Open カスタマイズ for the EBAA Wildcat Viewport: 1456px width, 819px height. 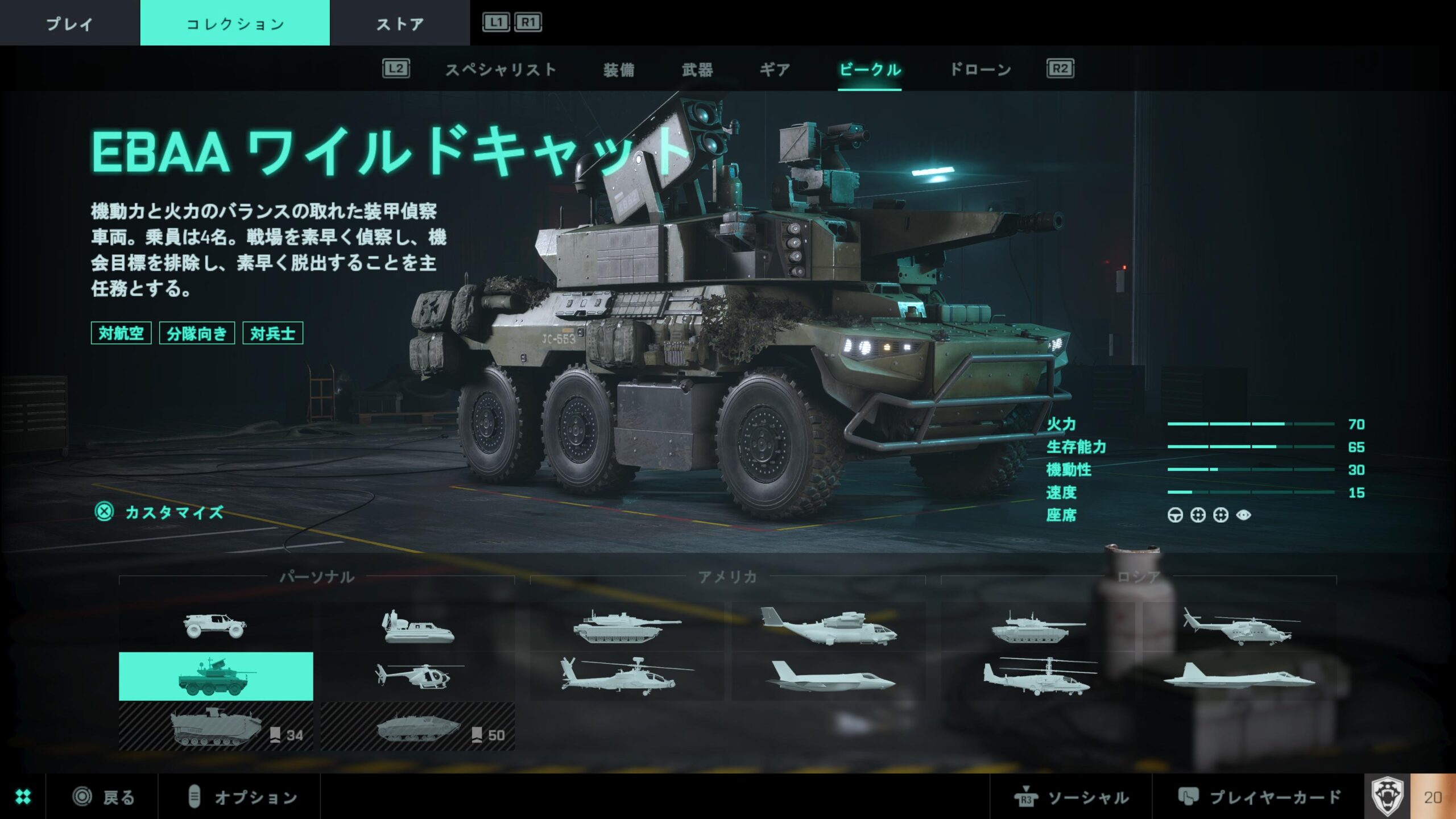[x=173, y=512]
